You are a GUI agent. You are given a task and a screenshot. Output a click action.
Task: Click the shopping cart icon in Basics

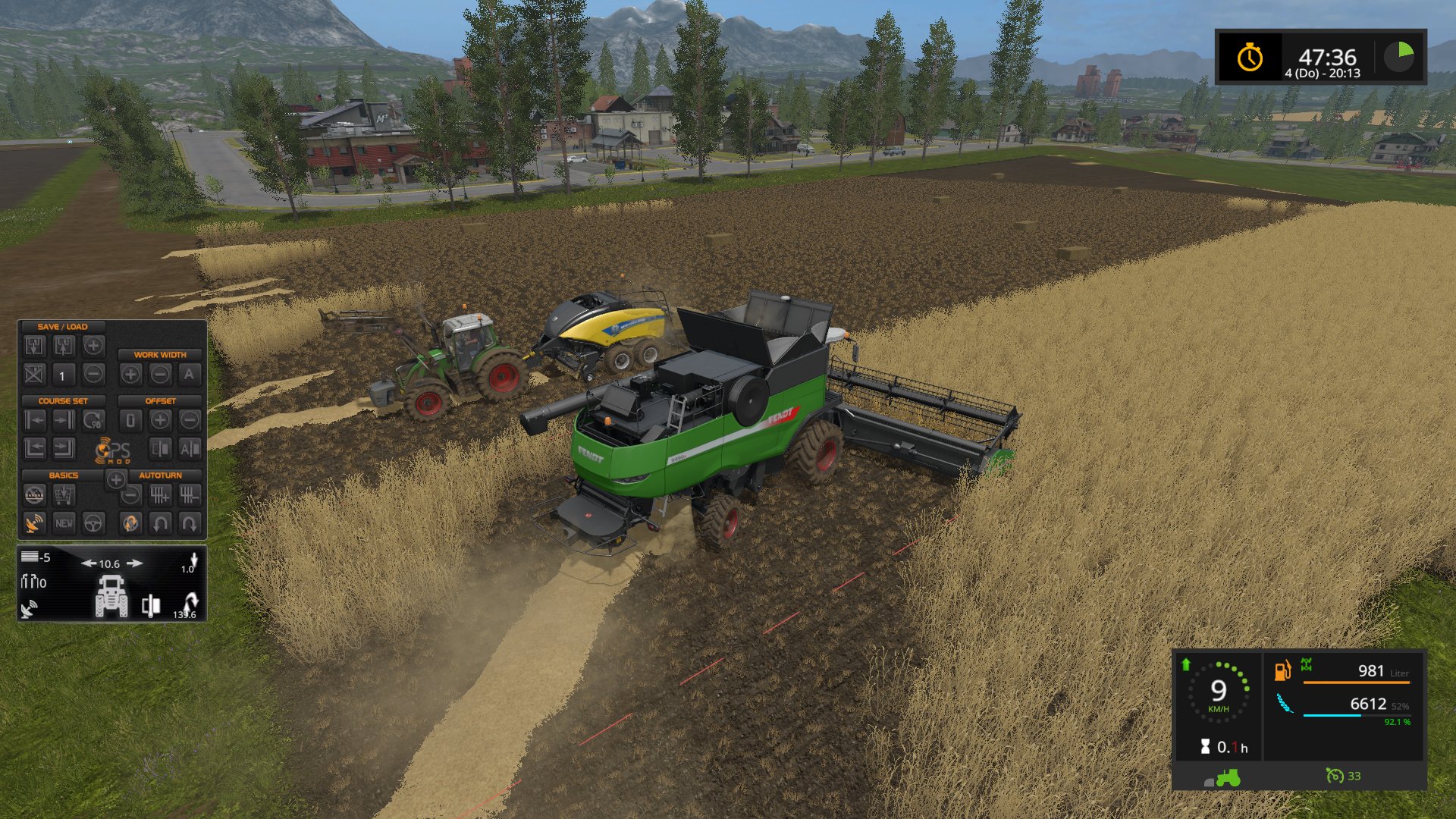pos(64,496)
